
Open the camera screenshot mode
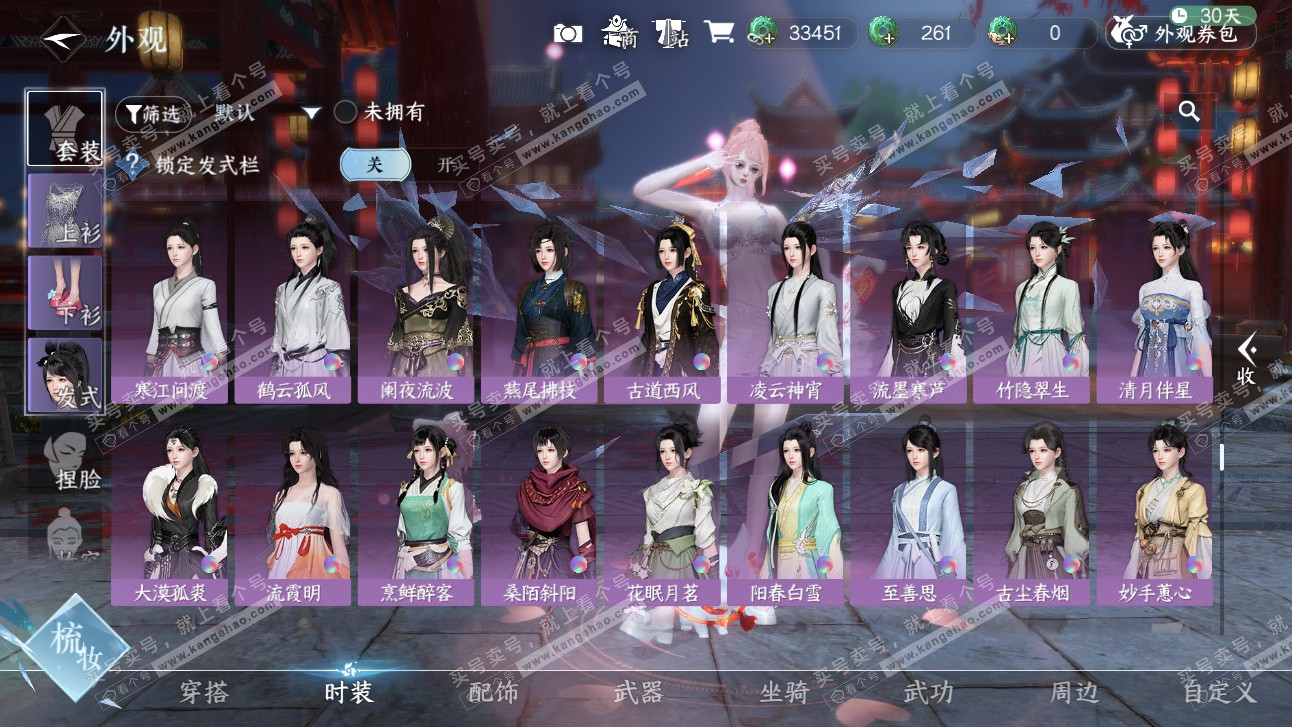coord(568,33)
